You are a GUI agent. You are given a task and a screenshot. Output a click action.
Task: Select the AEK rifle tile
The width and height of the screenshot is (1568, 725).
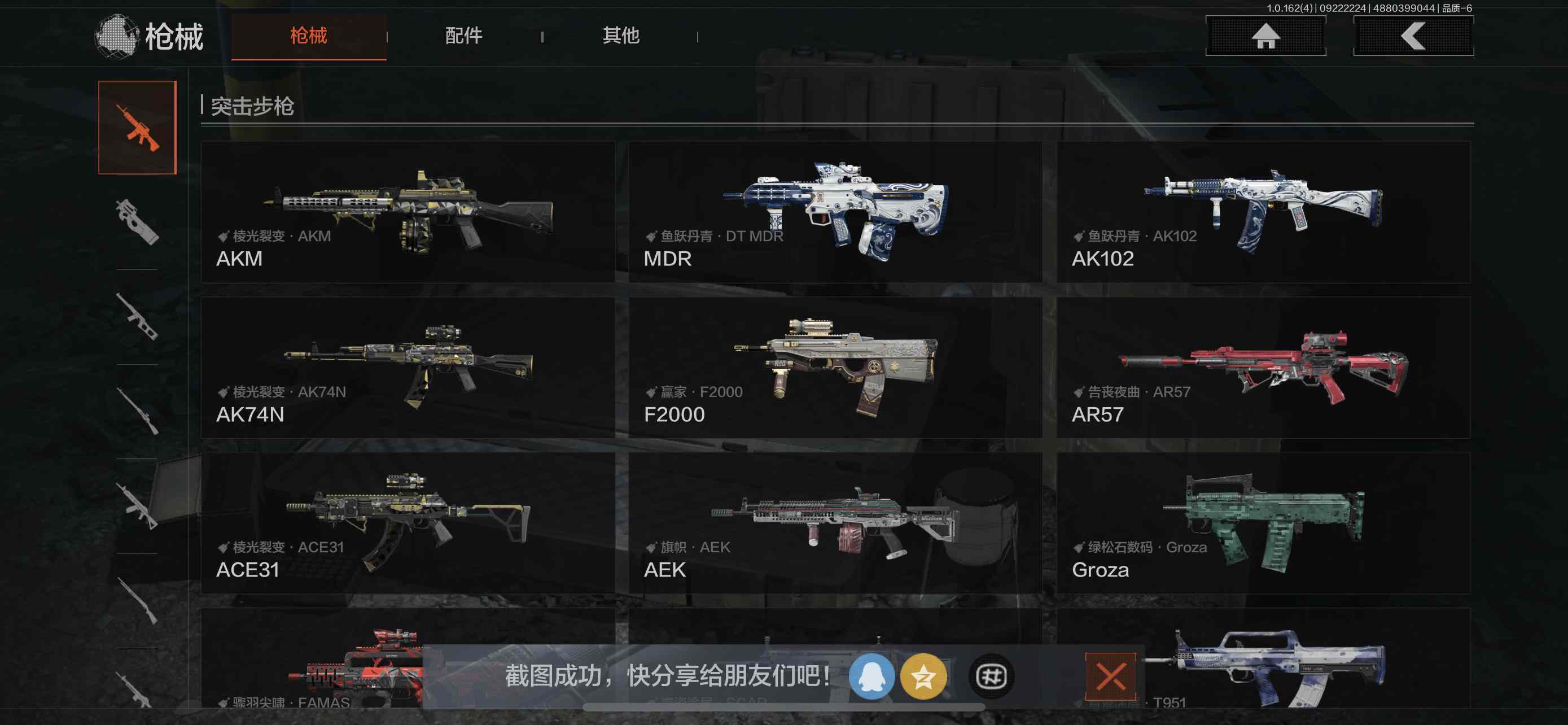[x=835, y=522]
